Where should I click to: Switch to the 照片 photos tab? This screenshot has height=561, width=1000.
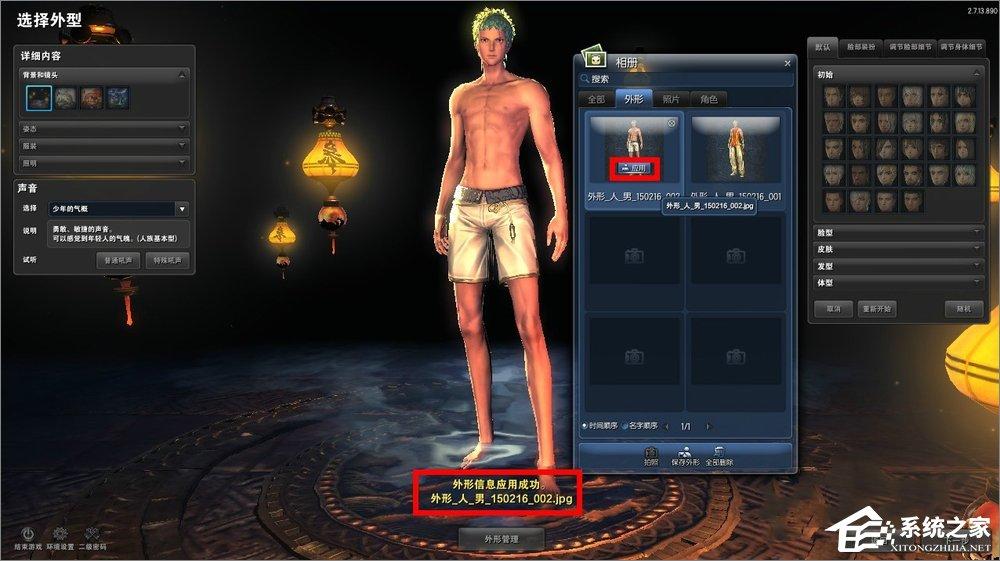tap(671, 99)
